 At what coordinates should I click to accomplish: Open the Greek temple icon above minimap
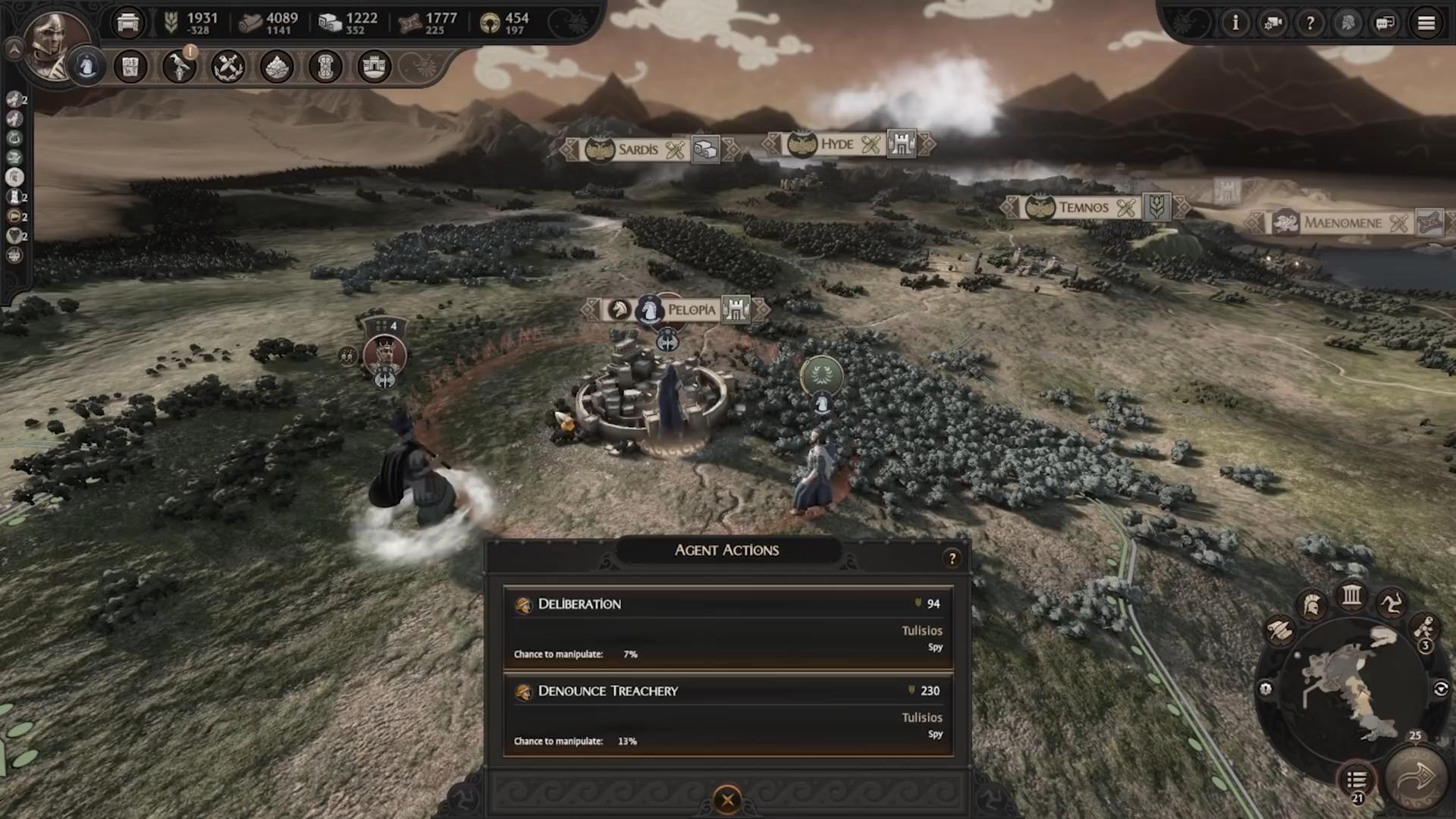(1351, 595)
